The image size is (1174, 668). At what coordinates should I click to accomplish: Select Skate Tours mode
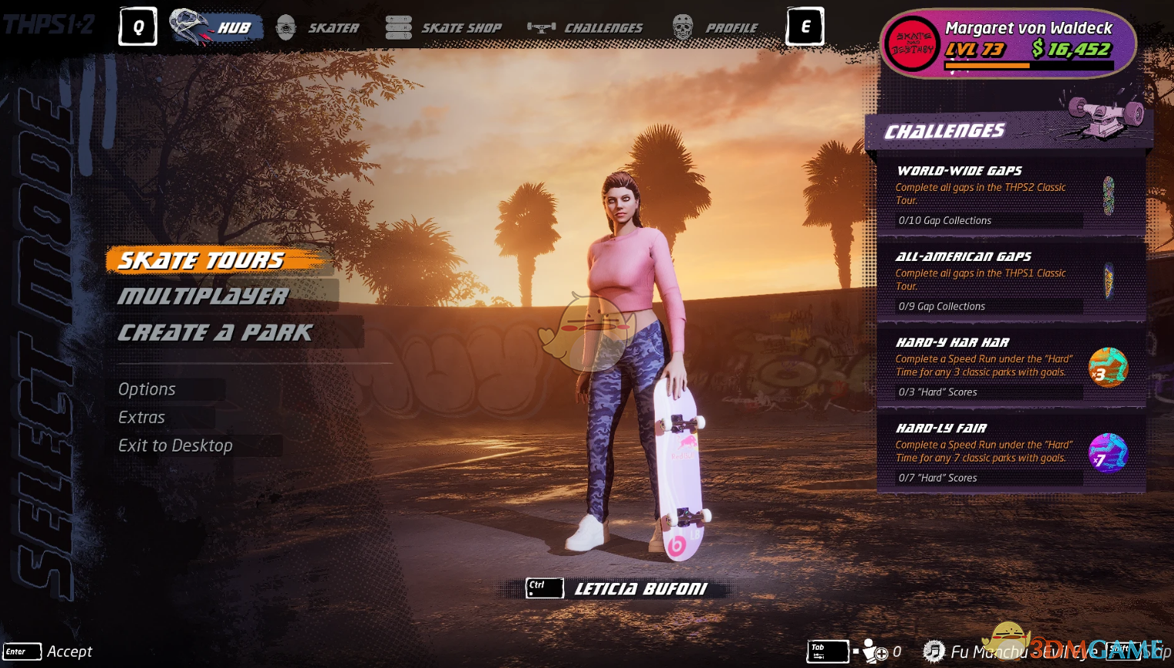point(203,261)
